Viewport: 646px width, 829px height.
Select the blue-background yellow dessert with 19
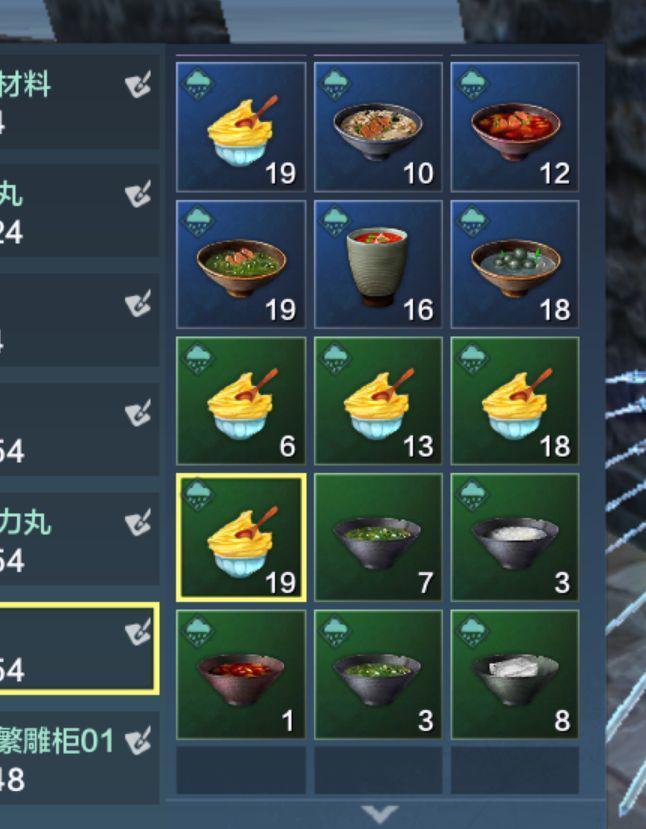click(241, 127)
